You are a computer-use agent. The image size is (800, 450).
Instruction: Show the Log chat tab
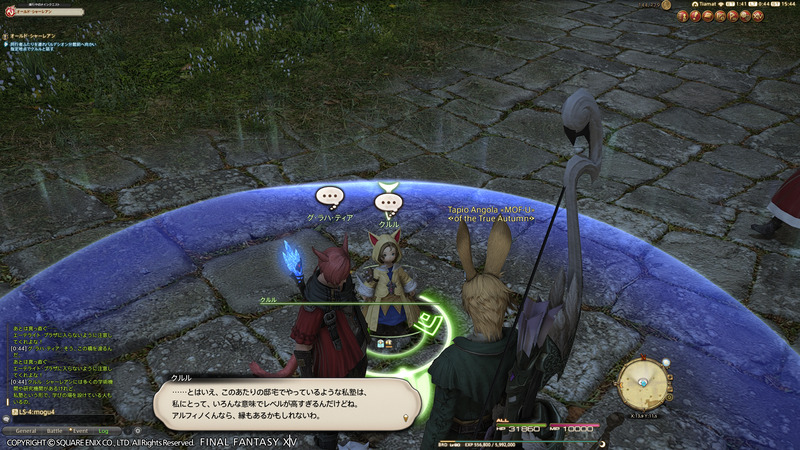(103, 430)
